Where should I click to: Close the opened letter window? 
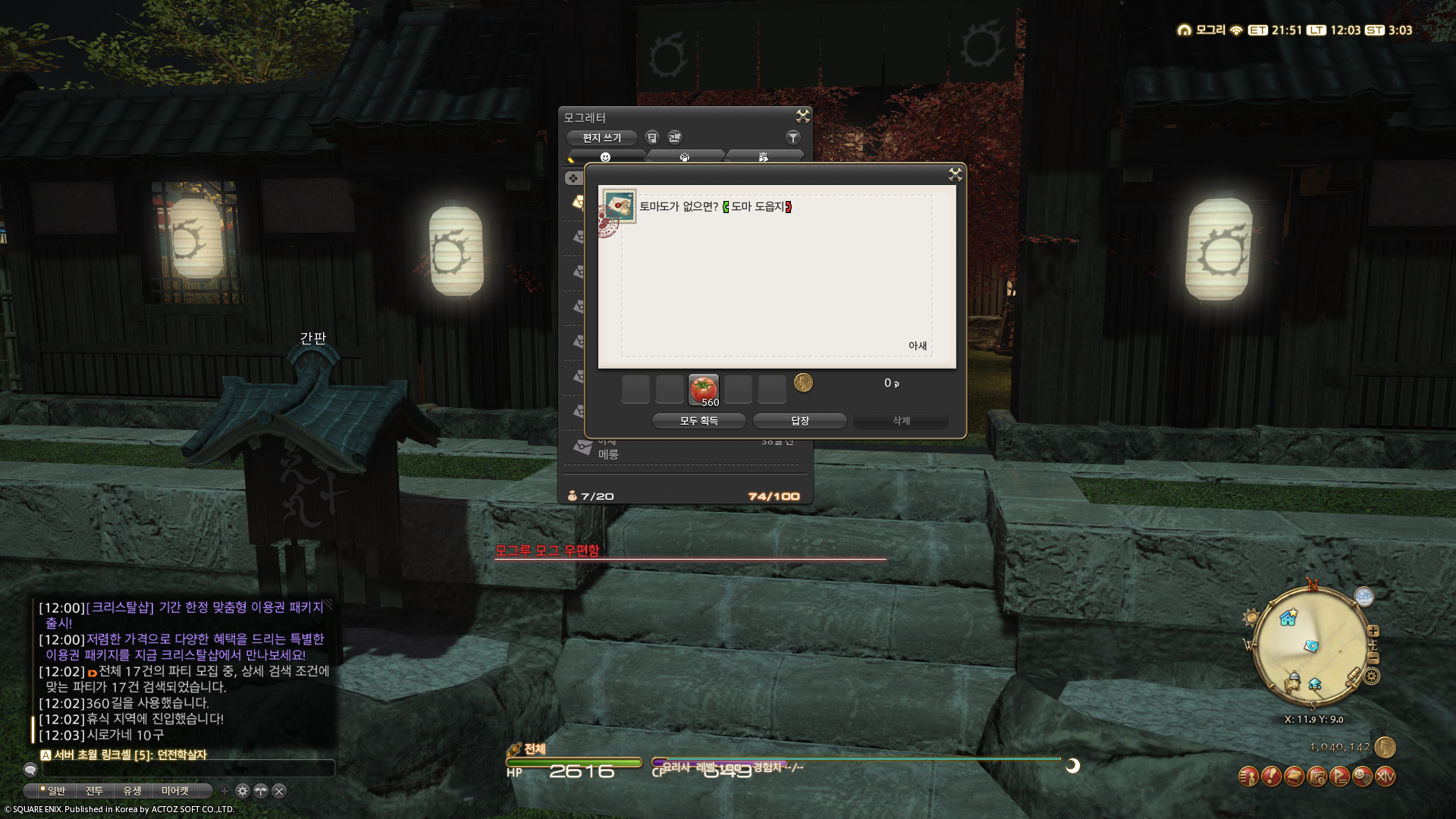click(955, 175)
